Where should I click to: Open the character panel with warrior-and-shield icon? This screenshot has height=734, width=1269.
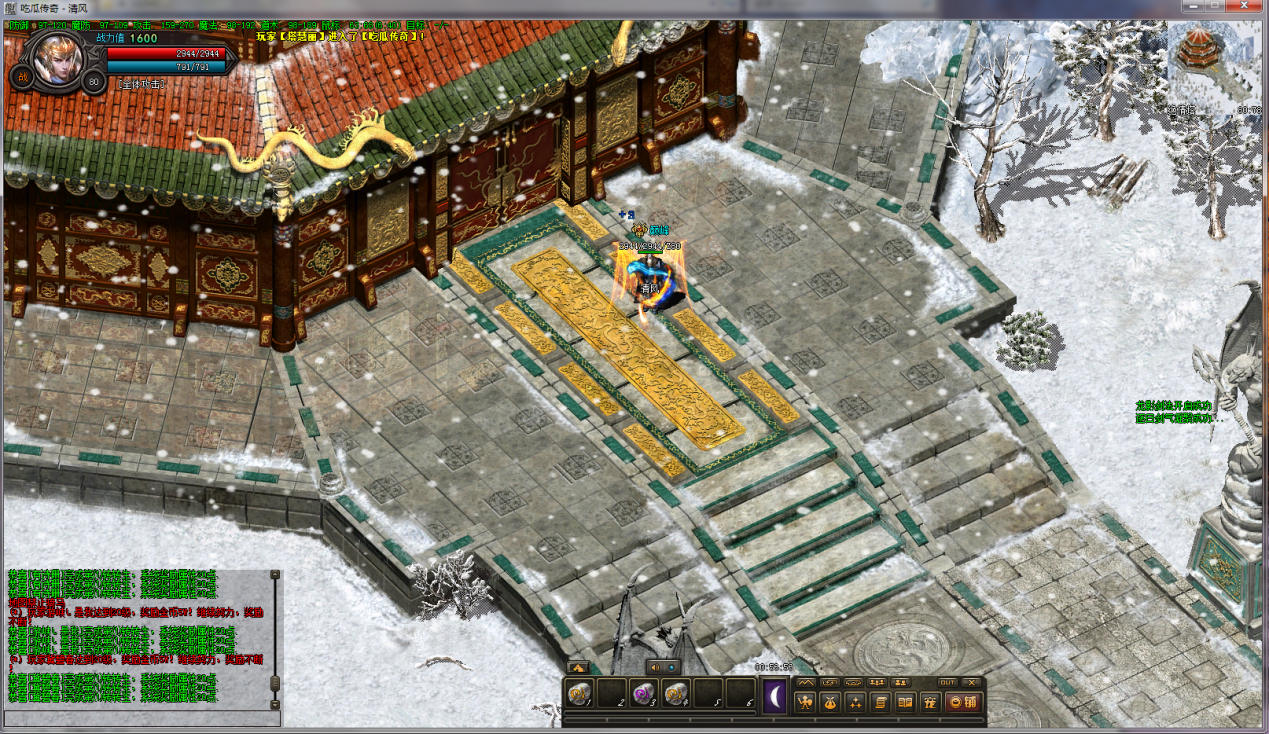[805, 702]
